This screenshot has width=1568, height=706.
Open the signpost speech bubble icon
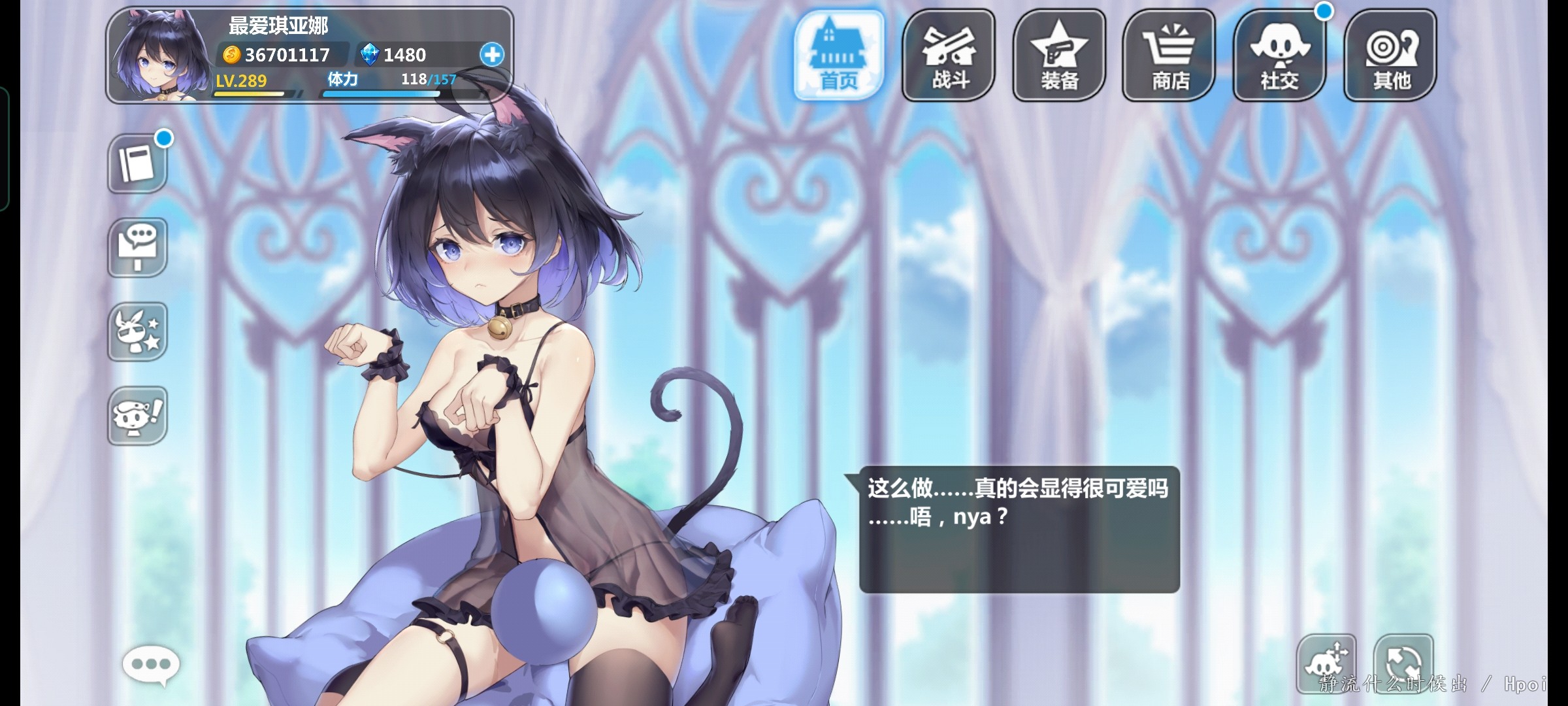pyautogui.click(x=137, y=247)
